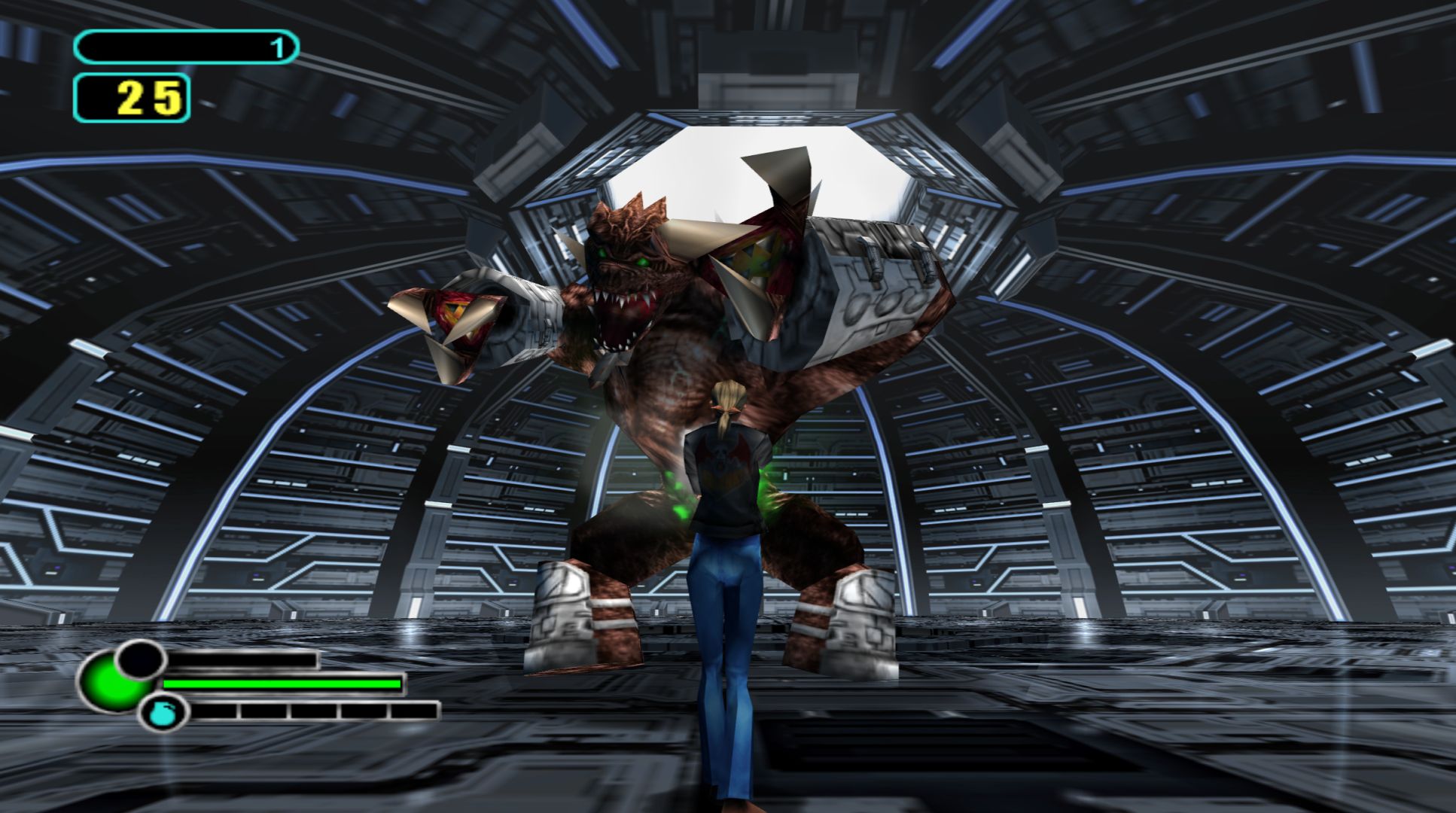The height and width of the screenshot is (813, 1456).
Task: Select the cyan grenade icon
Action: click(x=162, y=713)
